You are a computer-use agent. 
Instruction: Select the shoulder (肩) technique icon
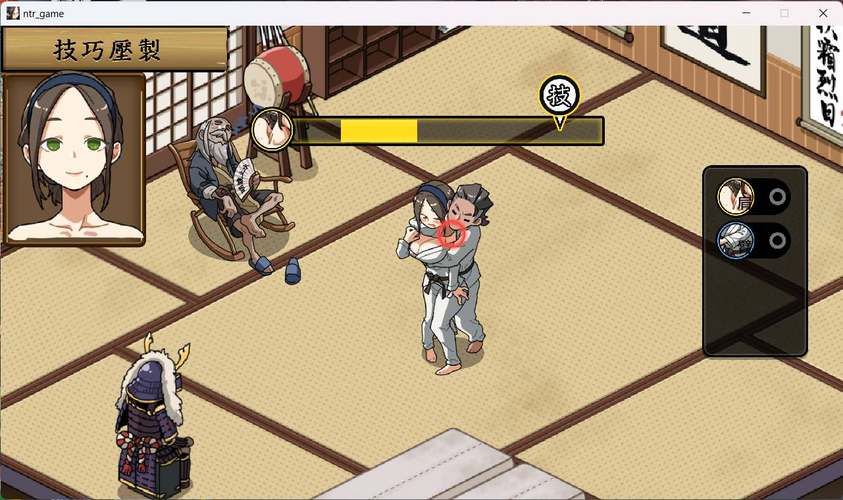735,197
